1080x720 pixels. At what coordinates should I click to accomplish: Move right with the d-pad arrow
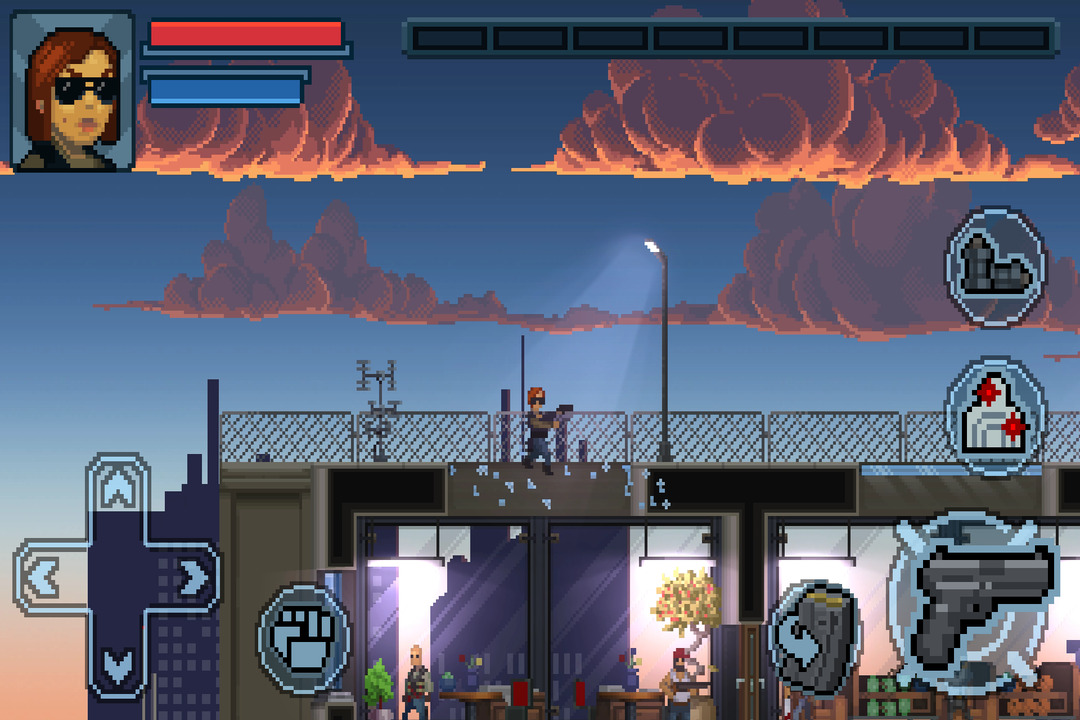pos(191,576)
